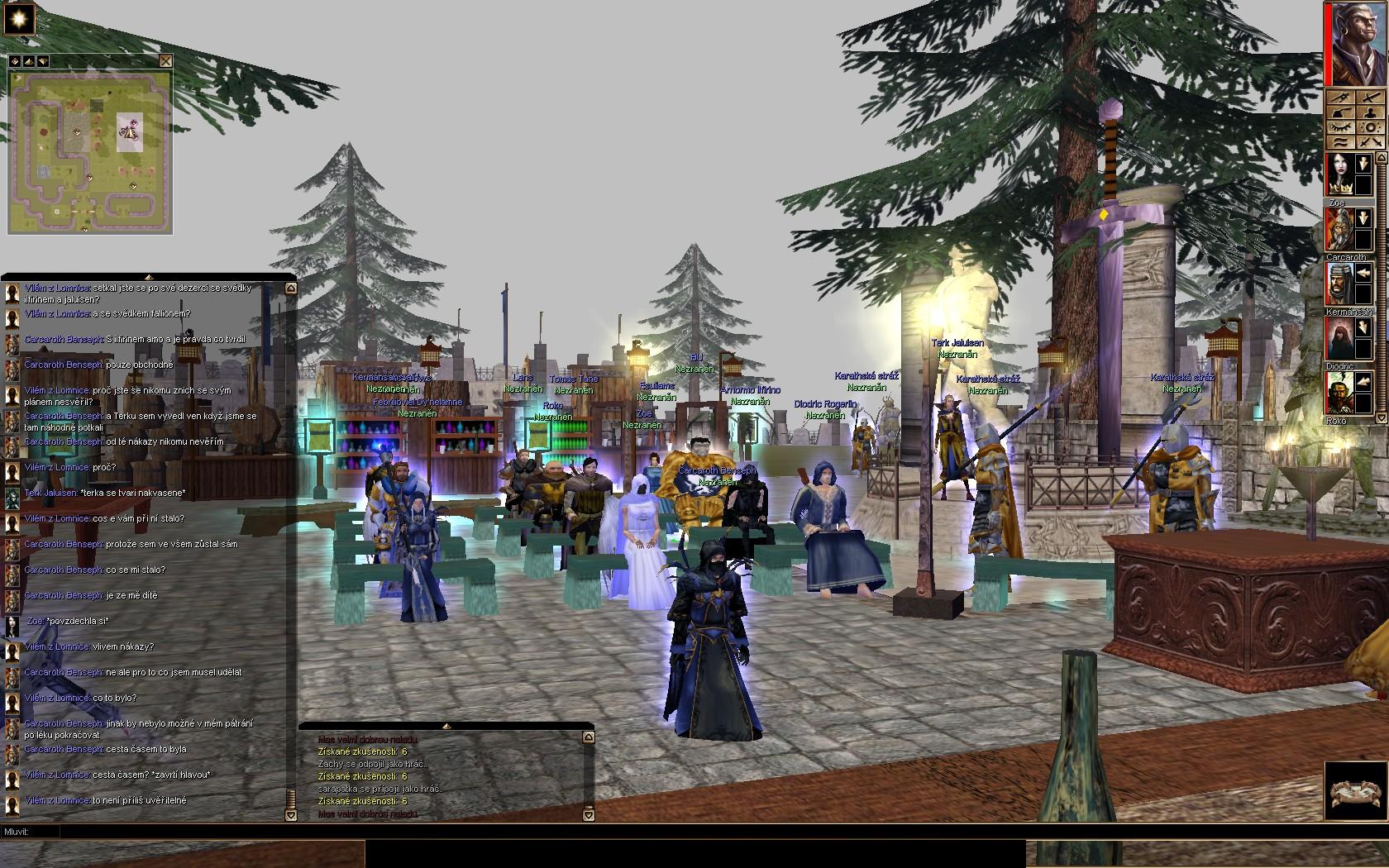Toggle the closed-eye stealth mode icon
Screen dimensions: 1389x868
tap(1340, 128)
